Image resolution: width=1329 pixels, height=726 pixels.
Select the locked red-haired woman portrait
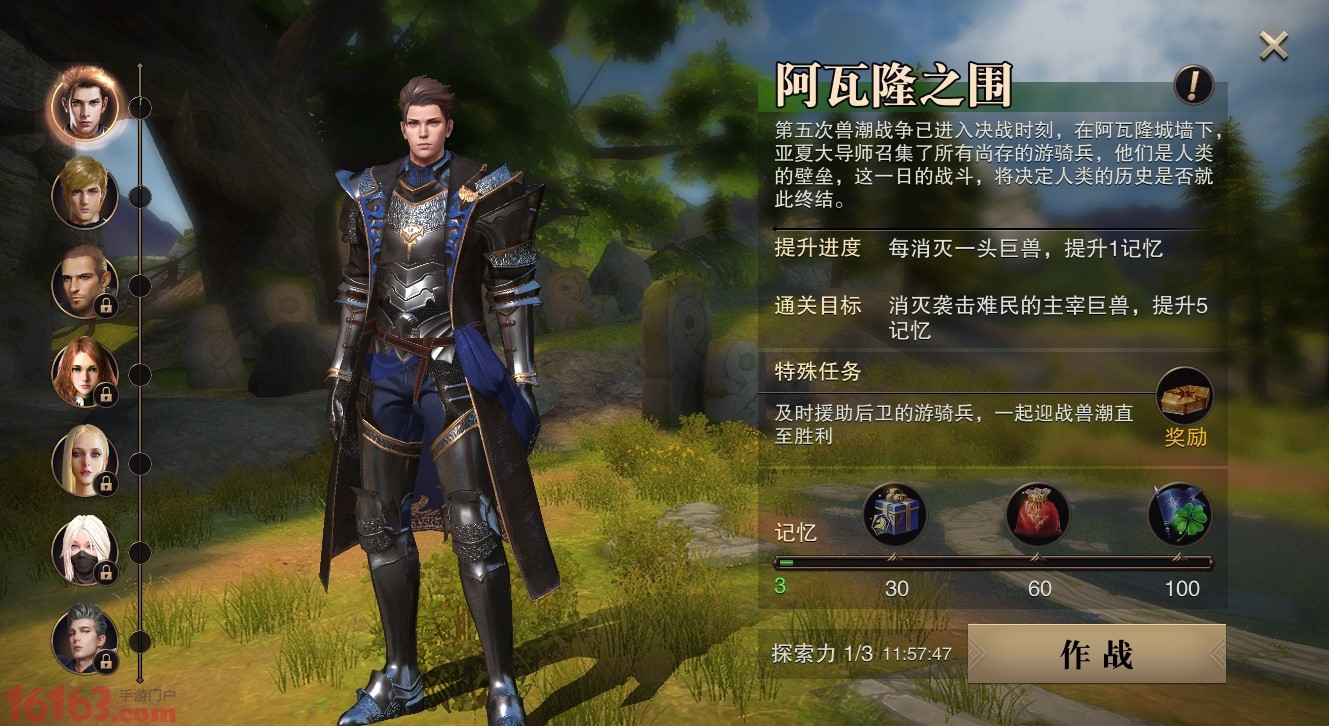pos(84,372)
